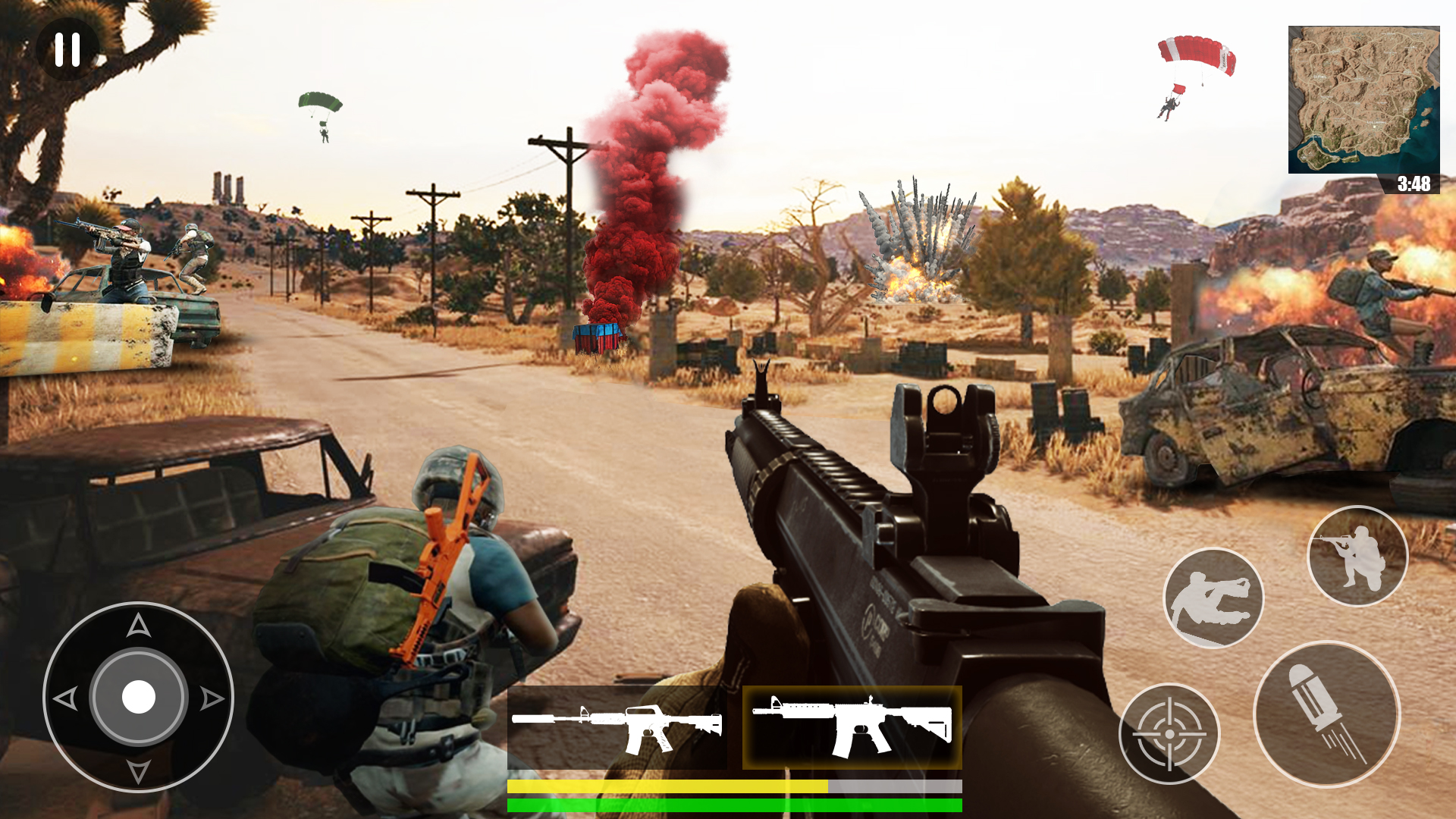Viewport: 1456px width, 819px height.
Task: Click the joystick center knob
Action: (139, 697)
